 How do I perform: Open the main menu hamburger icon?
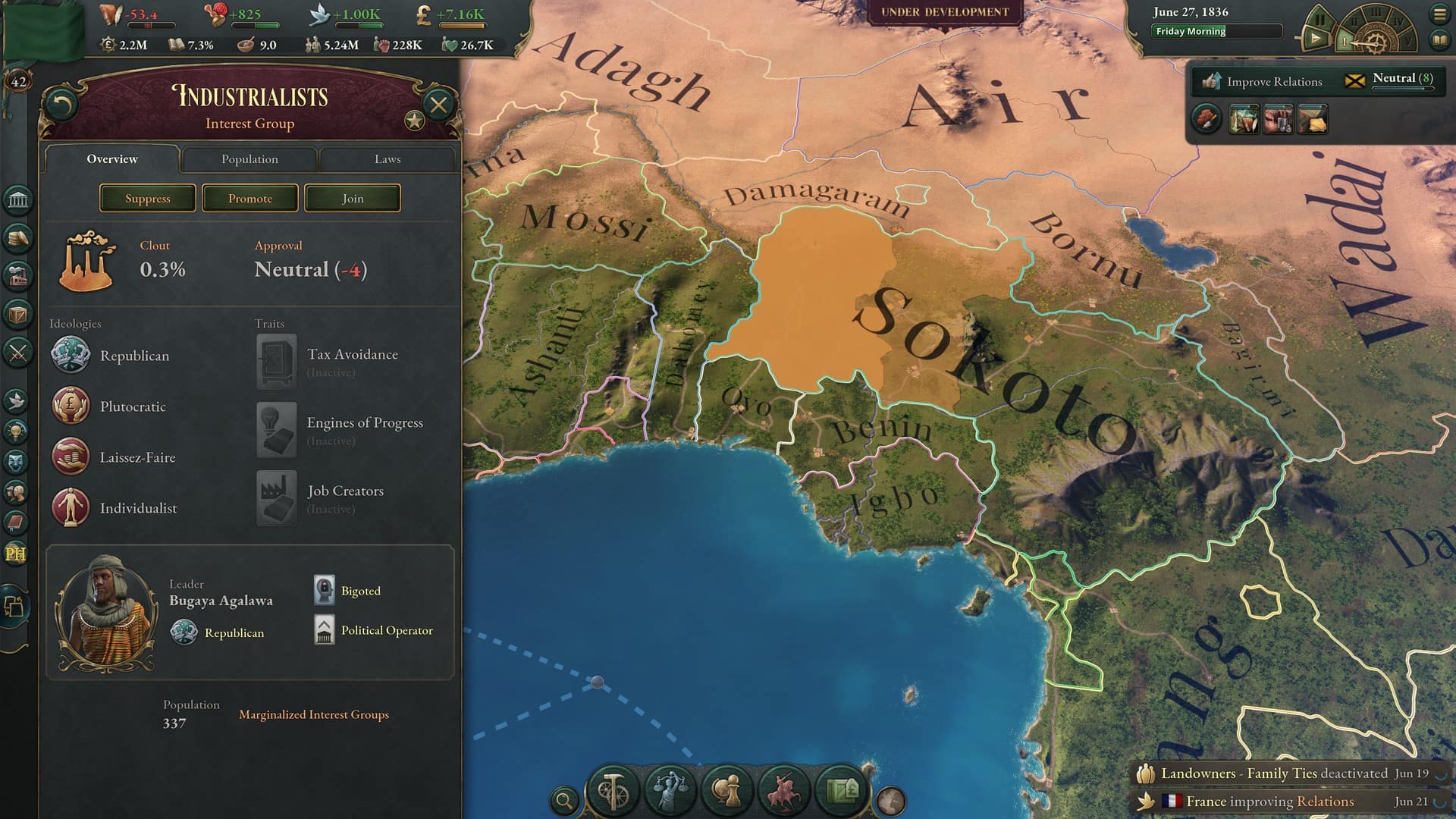tap(1440, 13)
